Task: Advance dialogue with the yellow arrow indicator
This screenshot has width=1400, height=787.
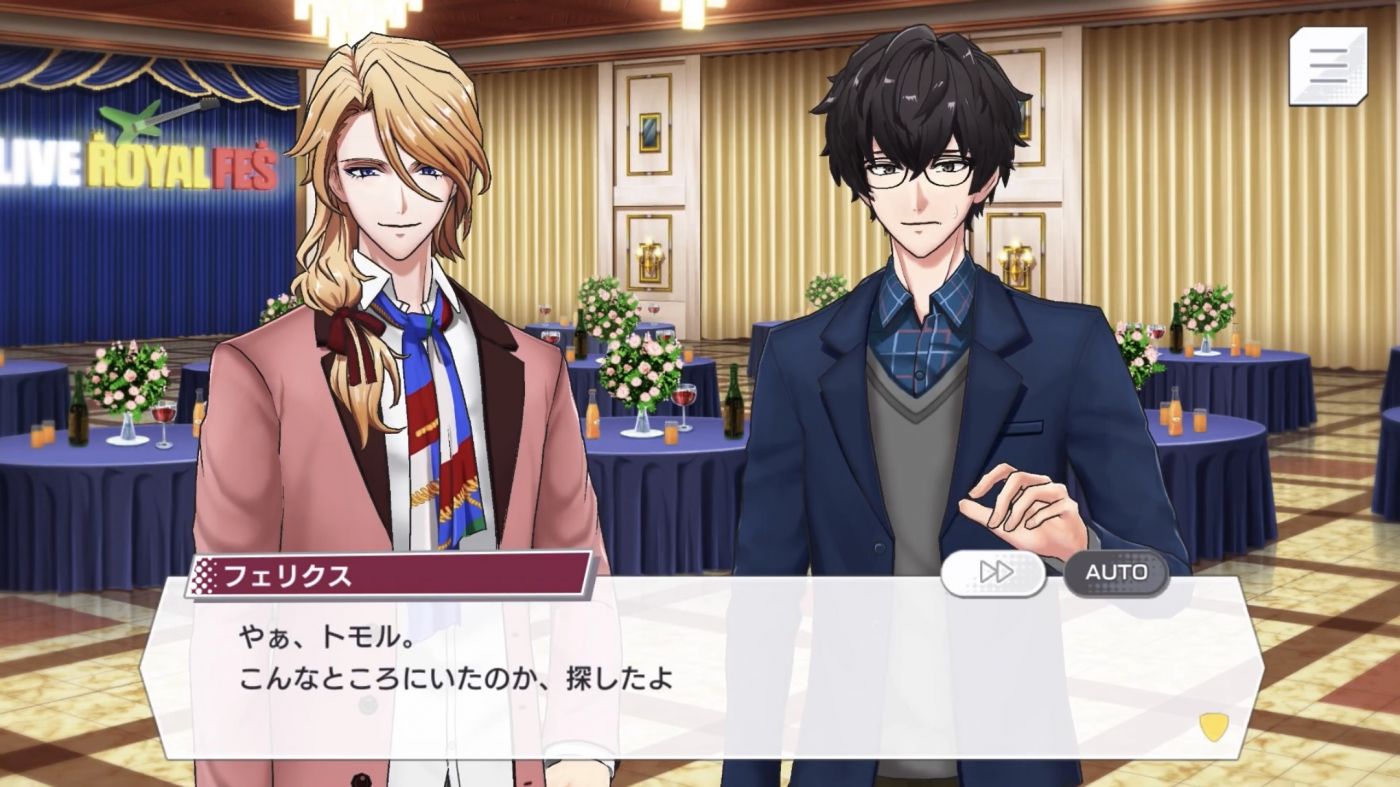Action: point(1213,727)
